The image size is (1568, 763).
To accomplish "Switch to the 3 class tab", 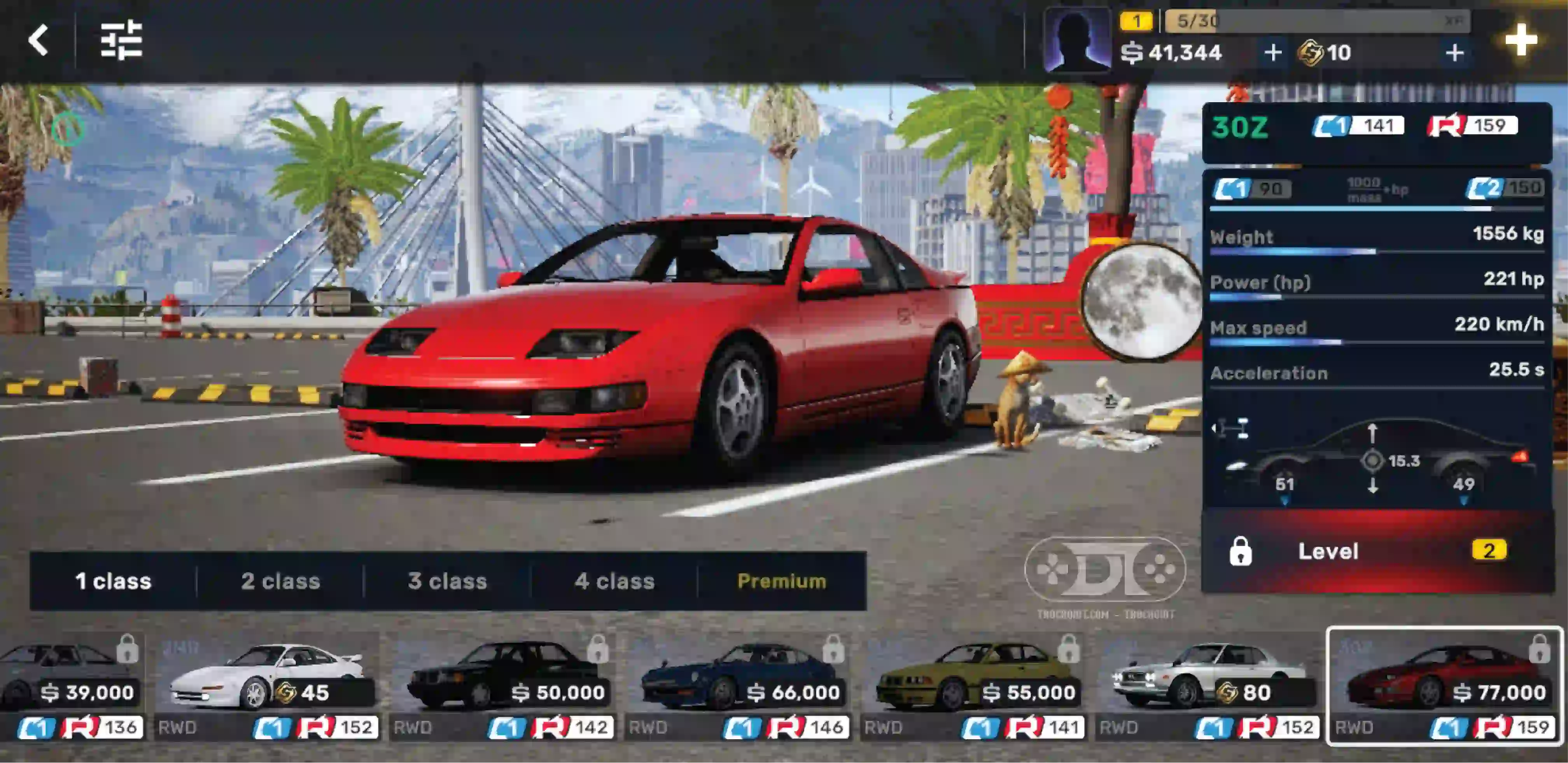I will (x=447, y=581).
